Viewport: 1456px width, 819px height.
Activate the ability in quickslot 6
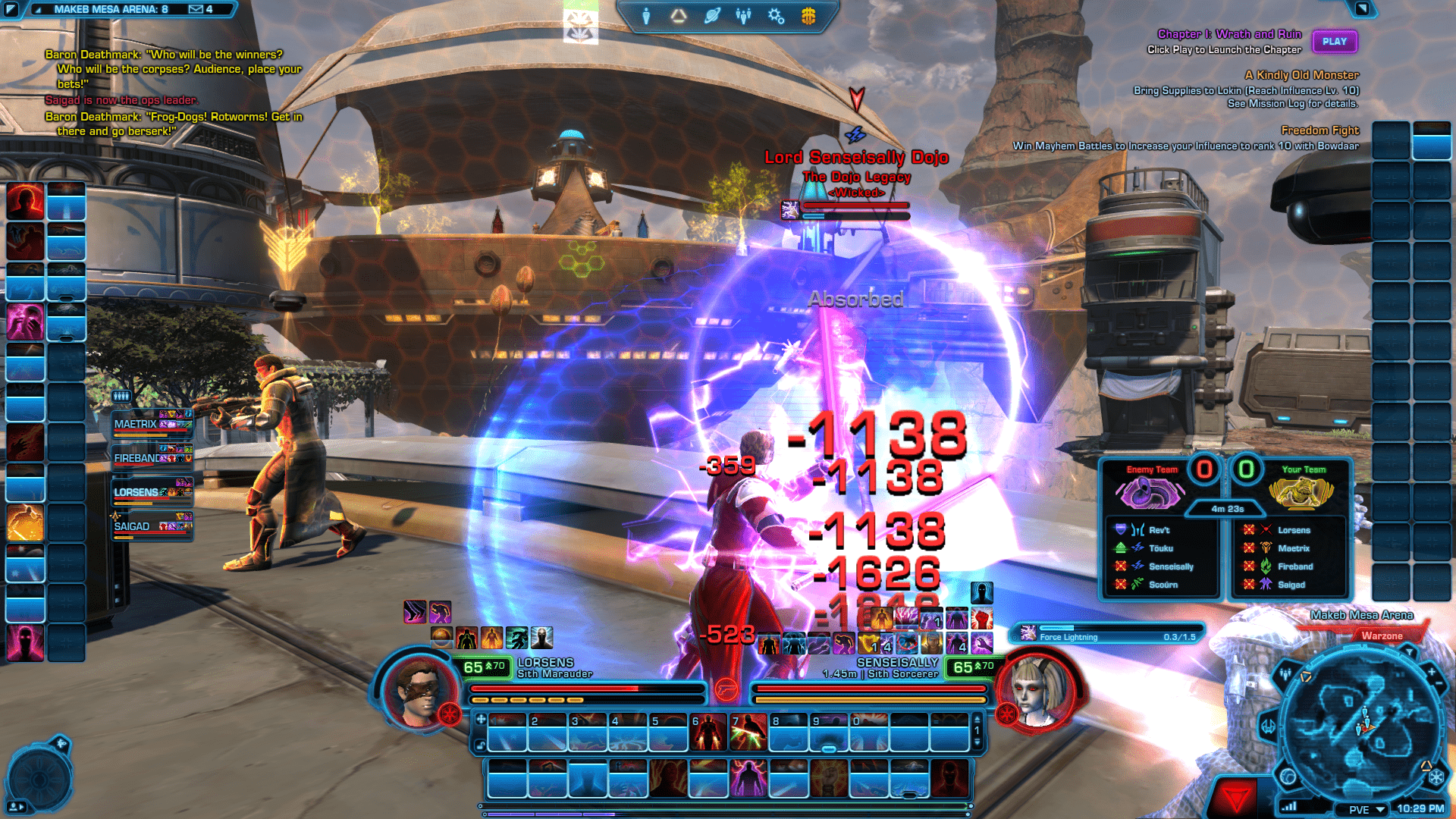click(708, 733)
